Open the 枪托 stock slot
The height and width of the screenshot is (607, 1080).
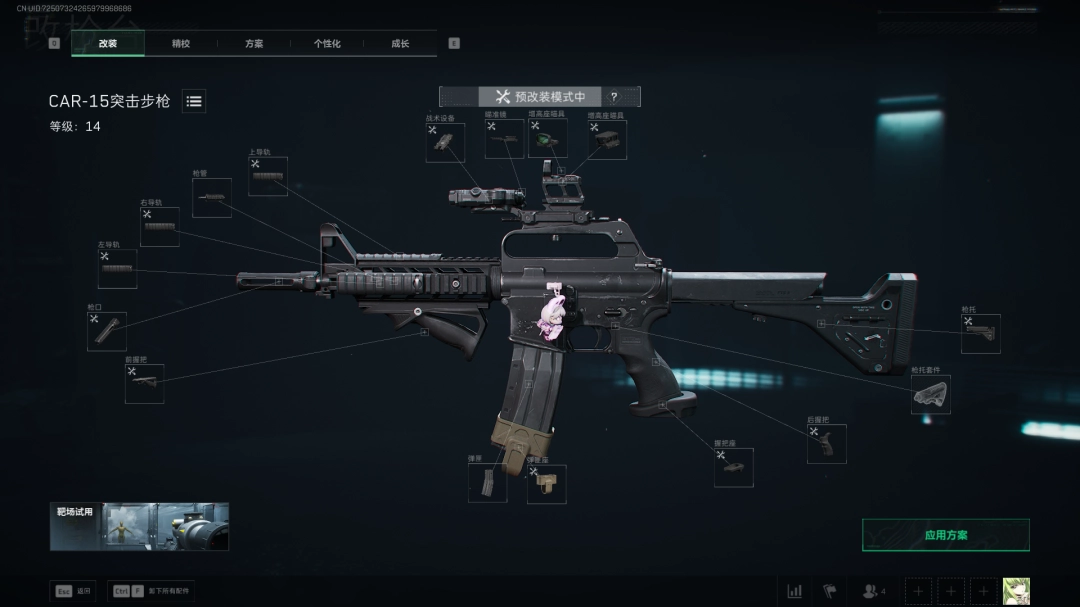coord(980,334)
